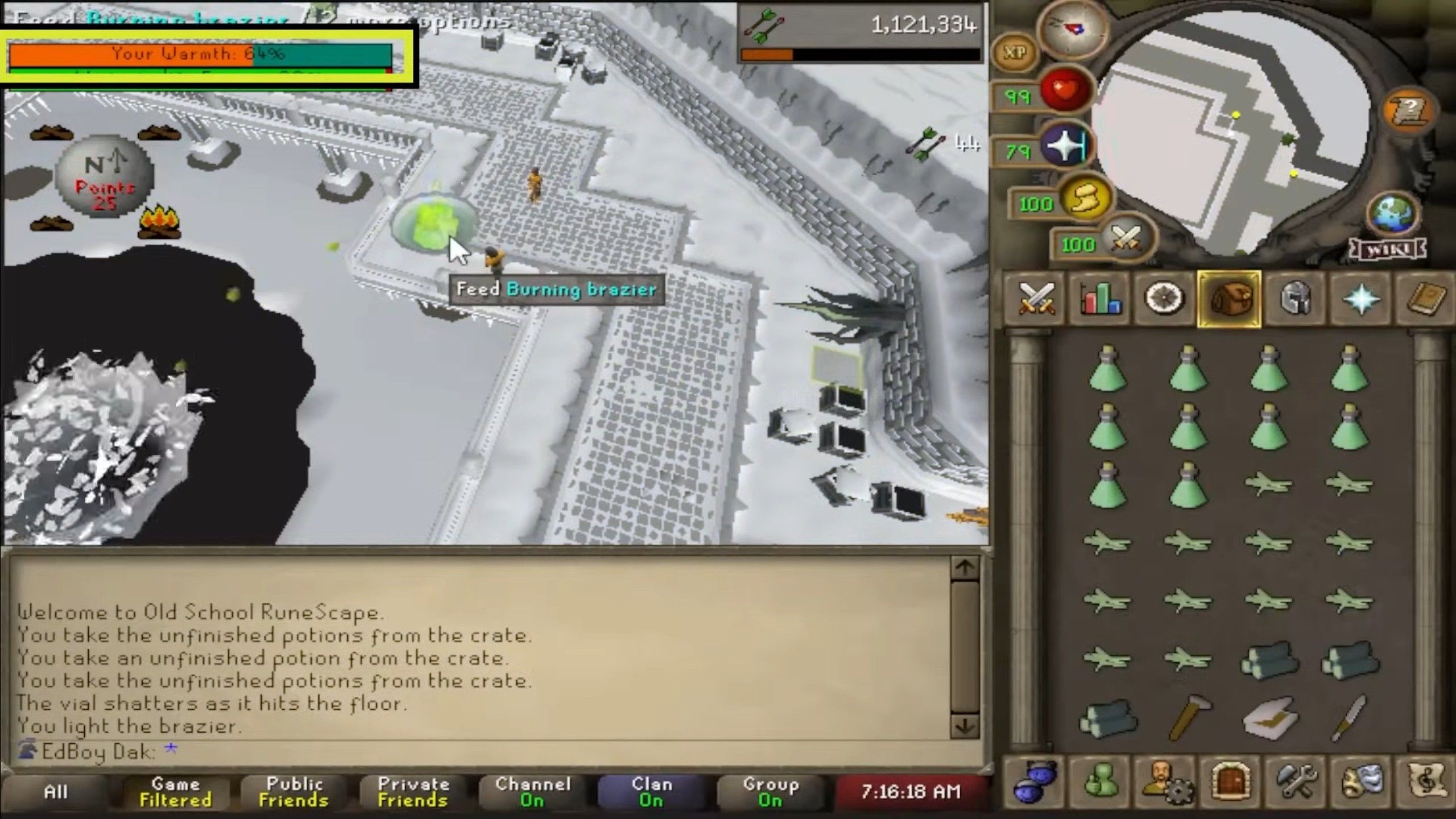1456x819 pixels.
Task: Open the Worn Equipment tab
Action: coord(1294,300)
